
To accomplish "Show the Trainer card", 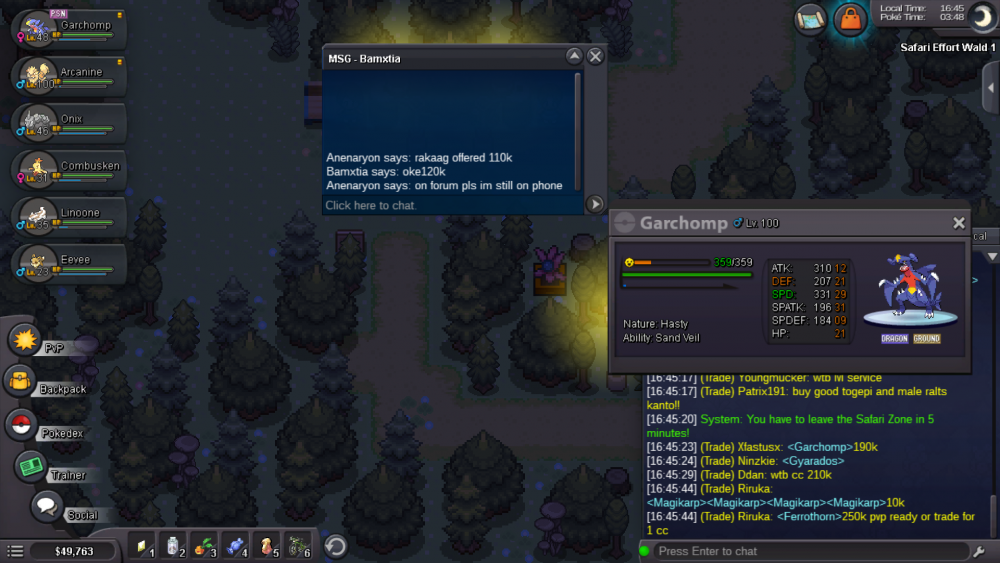I will 31,466.
